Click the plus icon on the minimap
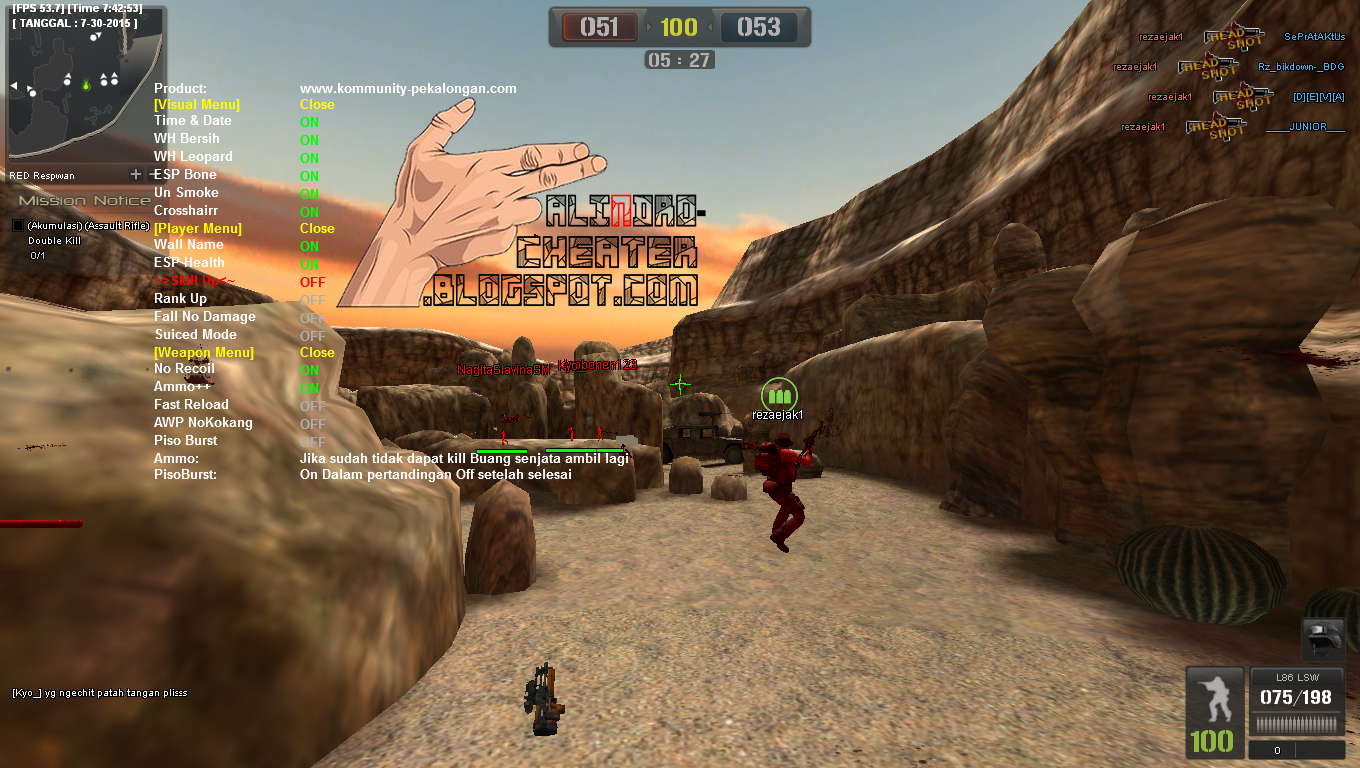The height and width of the screenshot is (768, 1360). (x=134, y=172)
